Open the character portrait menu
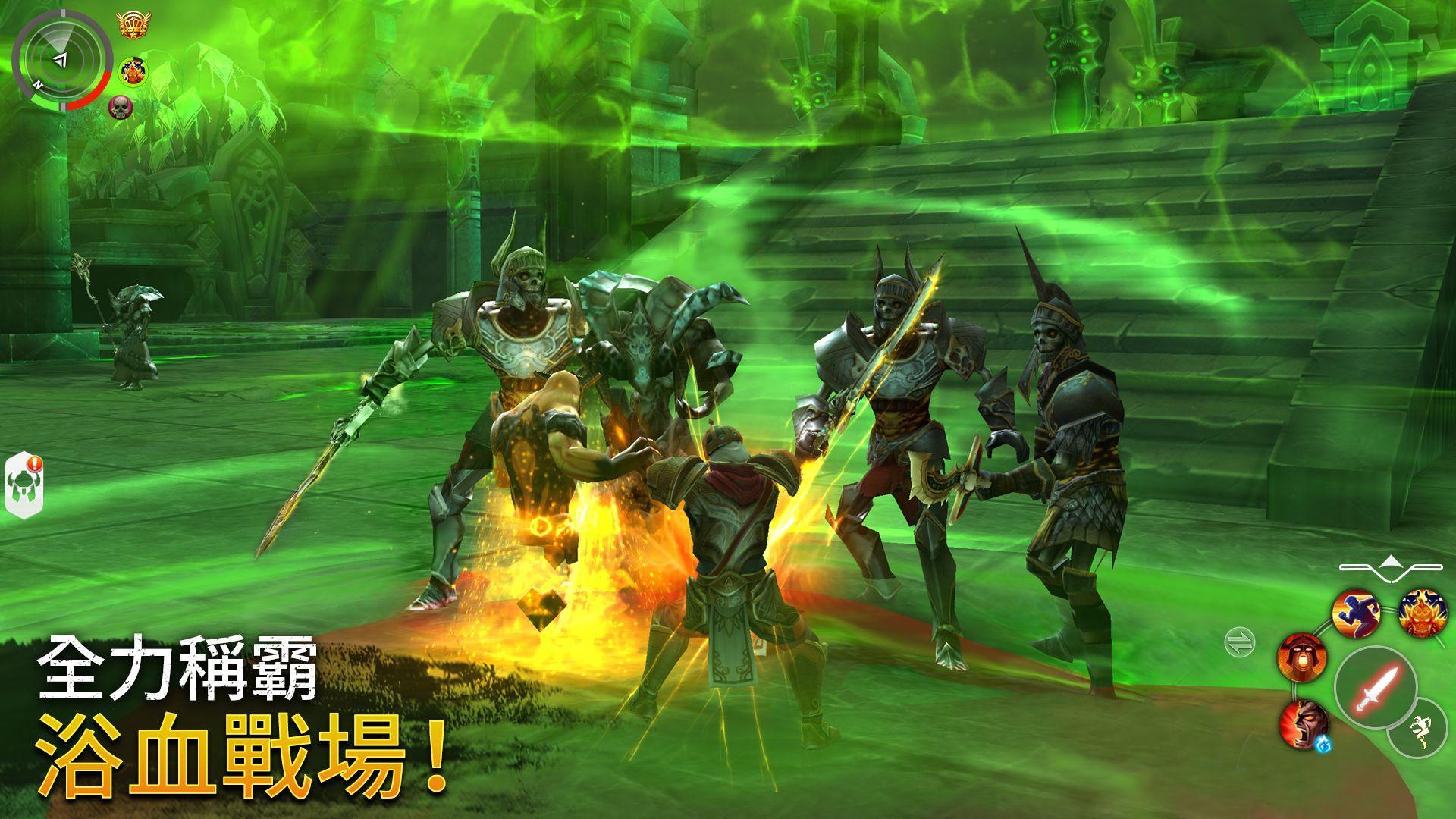 pyautogui.click(x=134, y=71)
